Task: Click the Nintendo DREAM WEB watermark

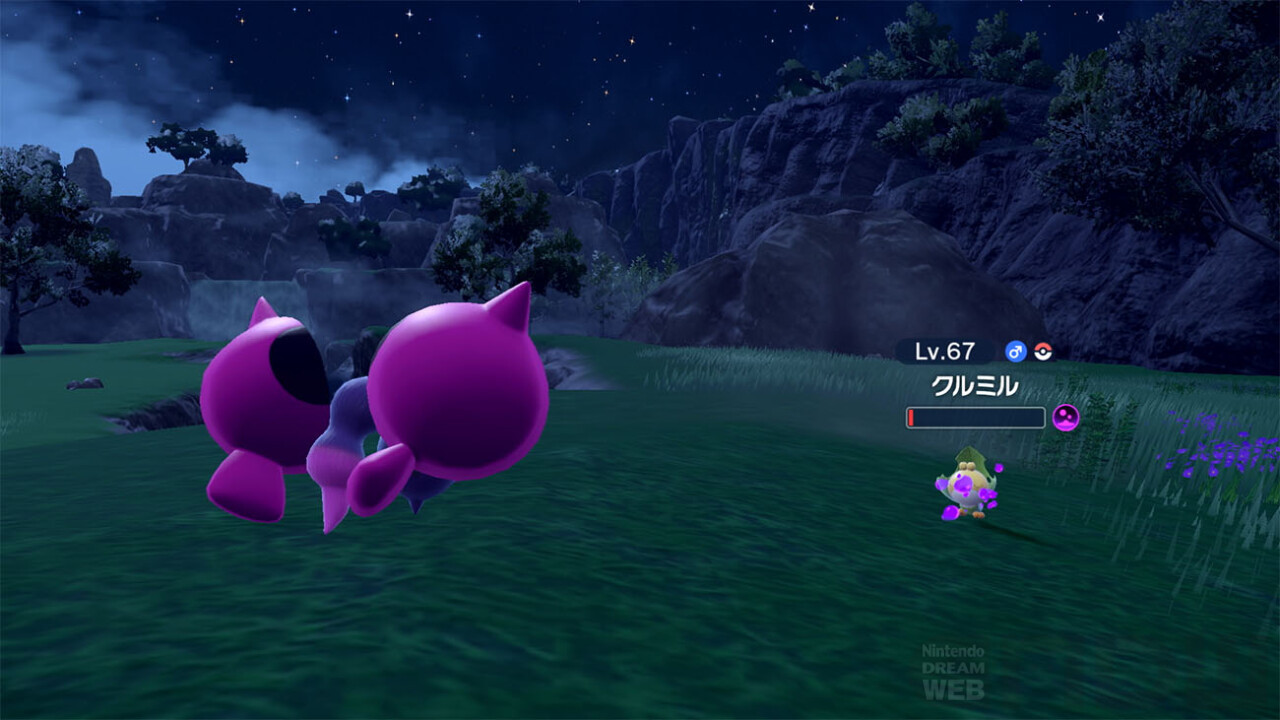Action: pyautogui.click(x=952, y=671)
